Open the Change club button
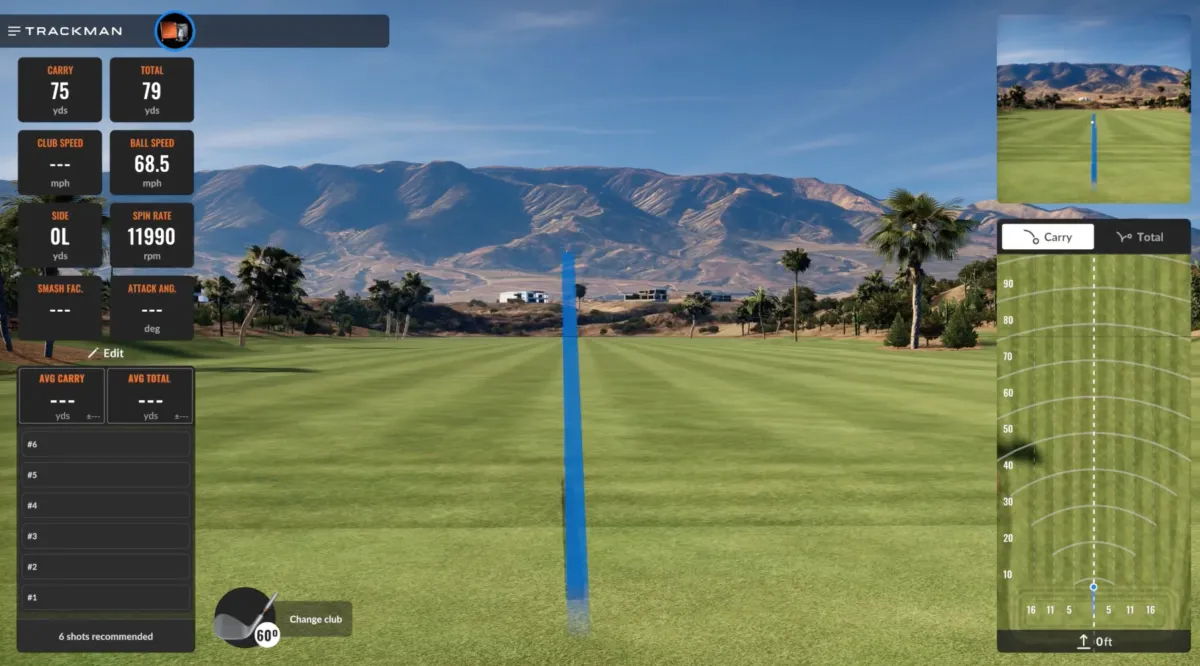 click(315, 619)
